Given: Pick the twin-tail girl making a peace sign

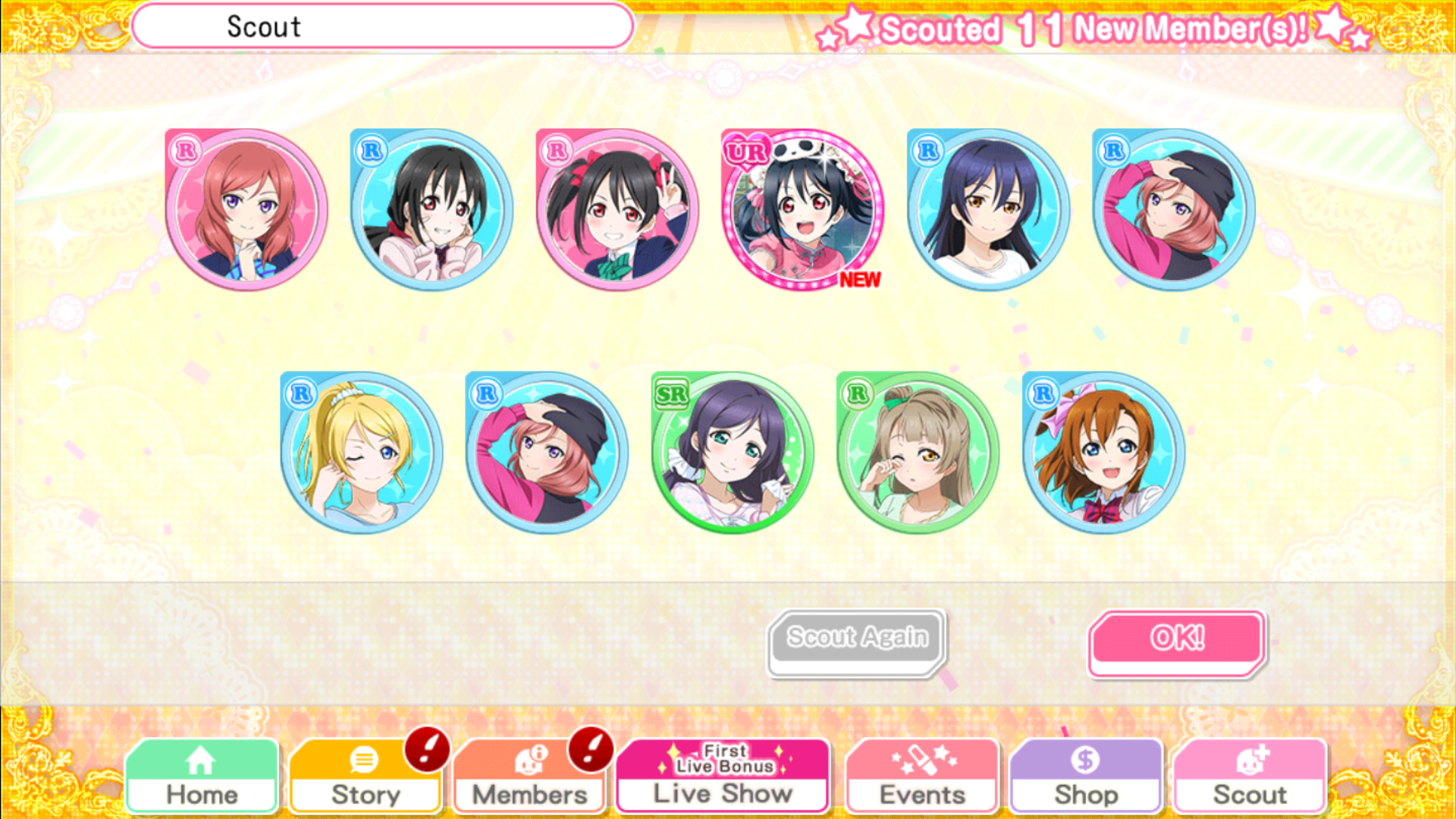Looking at the screenshot, I should pos(617,209).
